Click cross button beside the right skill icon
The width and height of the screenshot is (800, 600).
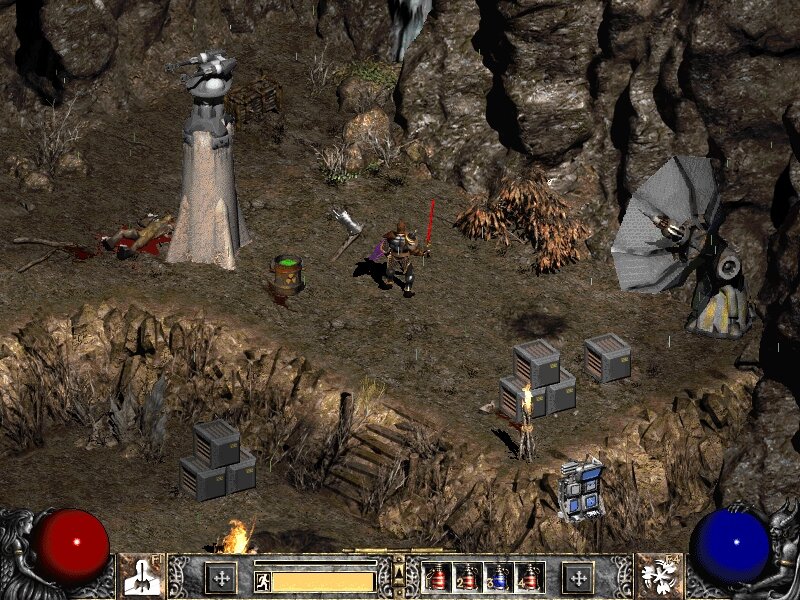[577, 578]
